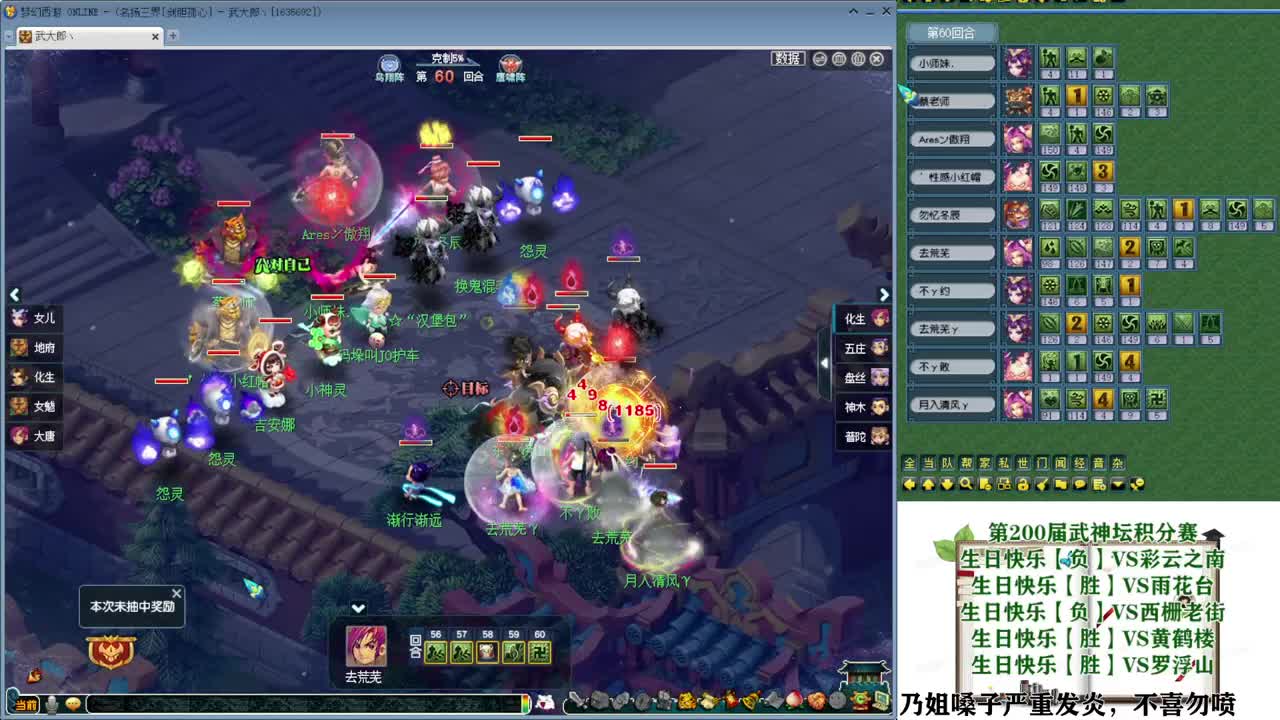Click the left arrow to scroll the character list
This screenshot has height=720, width=1280.
click(x=15, y=295)
